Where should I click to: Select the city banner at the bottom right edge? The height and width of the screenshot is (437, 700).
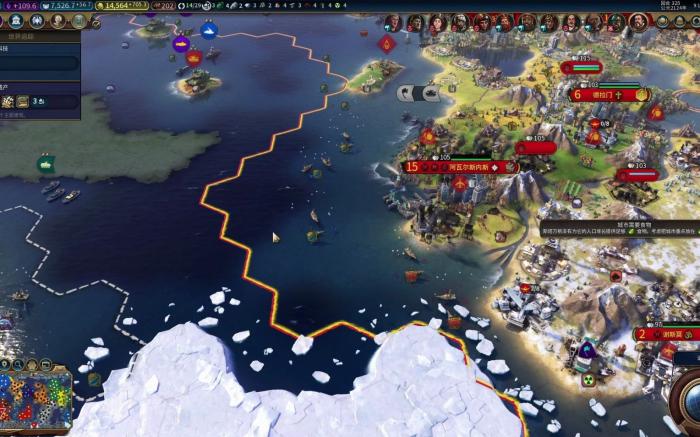pos(666,335)
